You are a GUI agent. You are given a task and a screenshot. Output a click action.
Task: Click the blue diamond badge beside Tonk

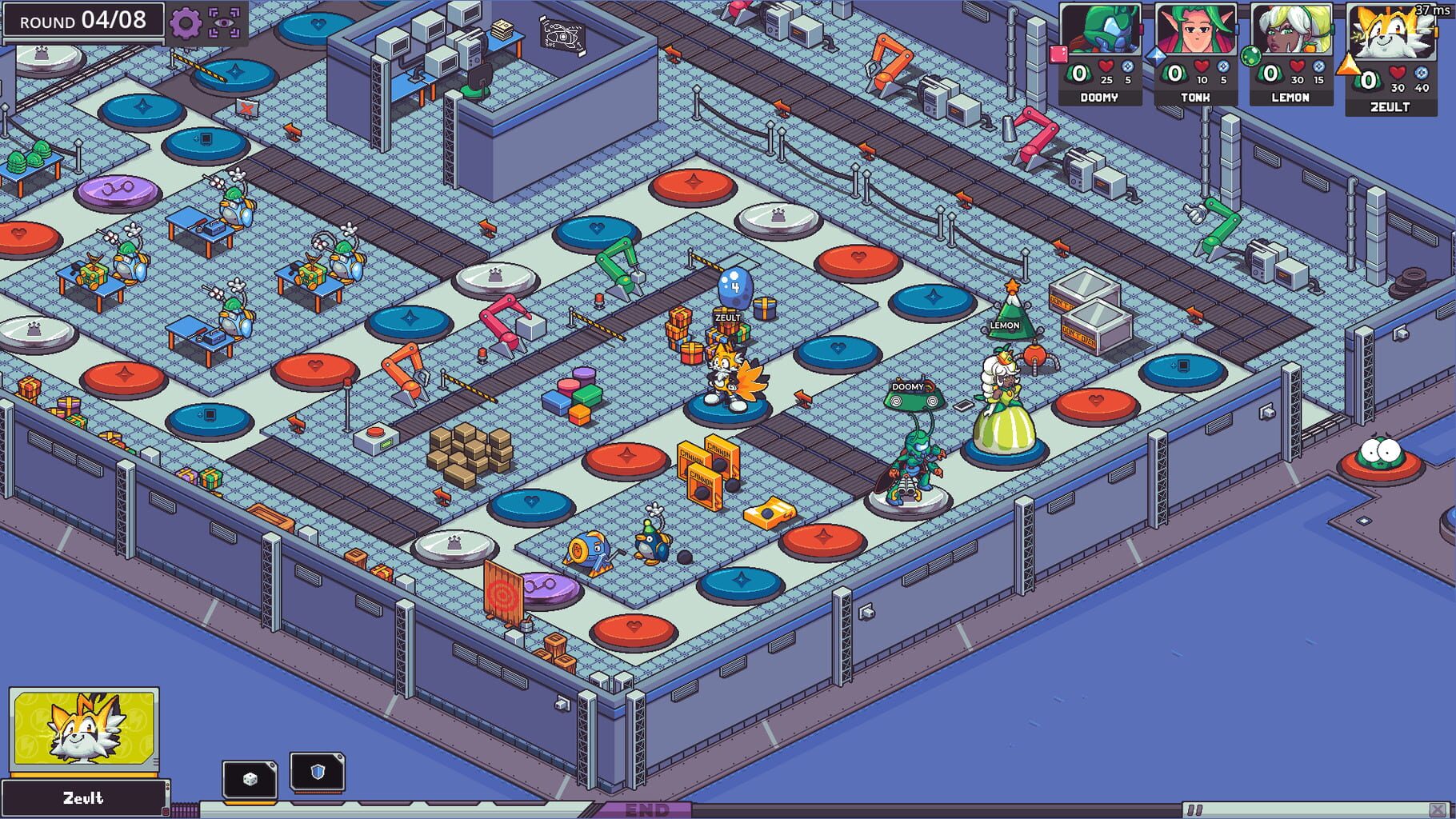[x=1157, y=55]
